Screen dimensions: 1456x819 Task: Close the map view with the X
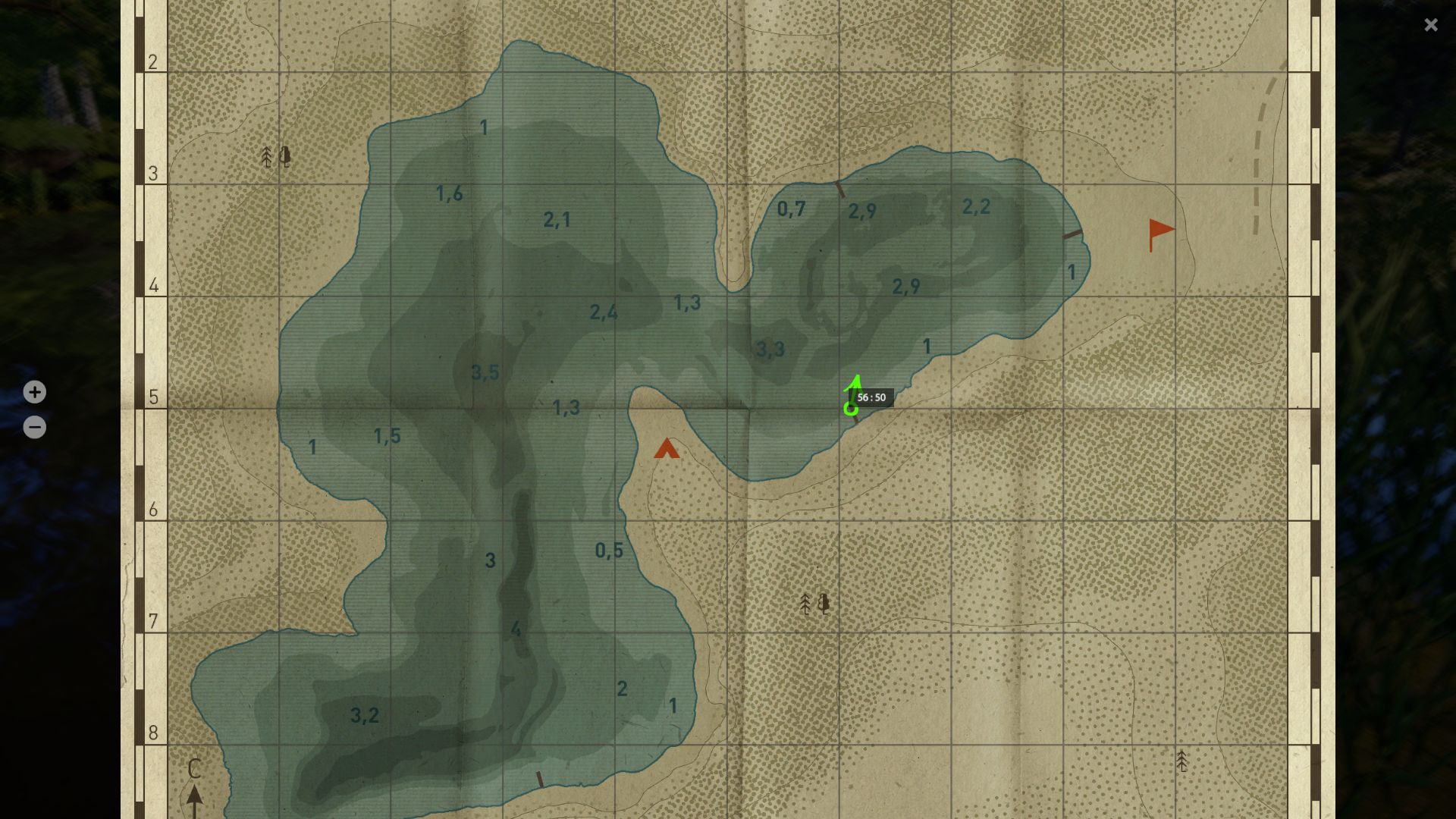point(1430,25)
